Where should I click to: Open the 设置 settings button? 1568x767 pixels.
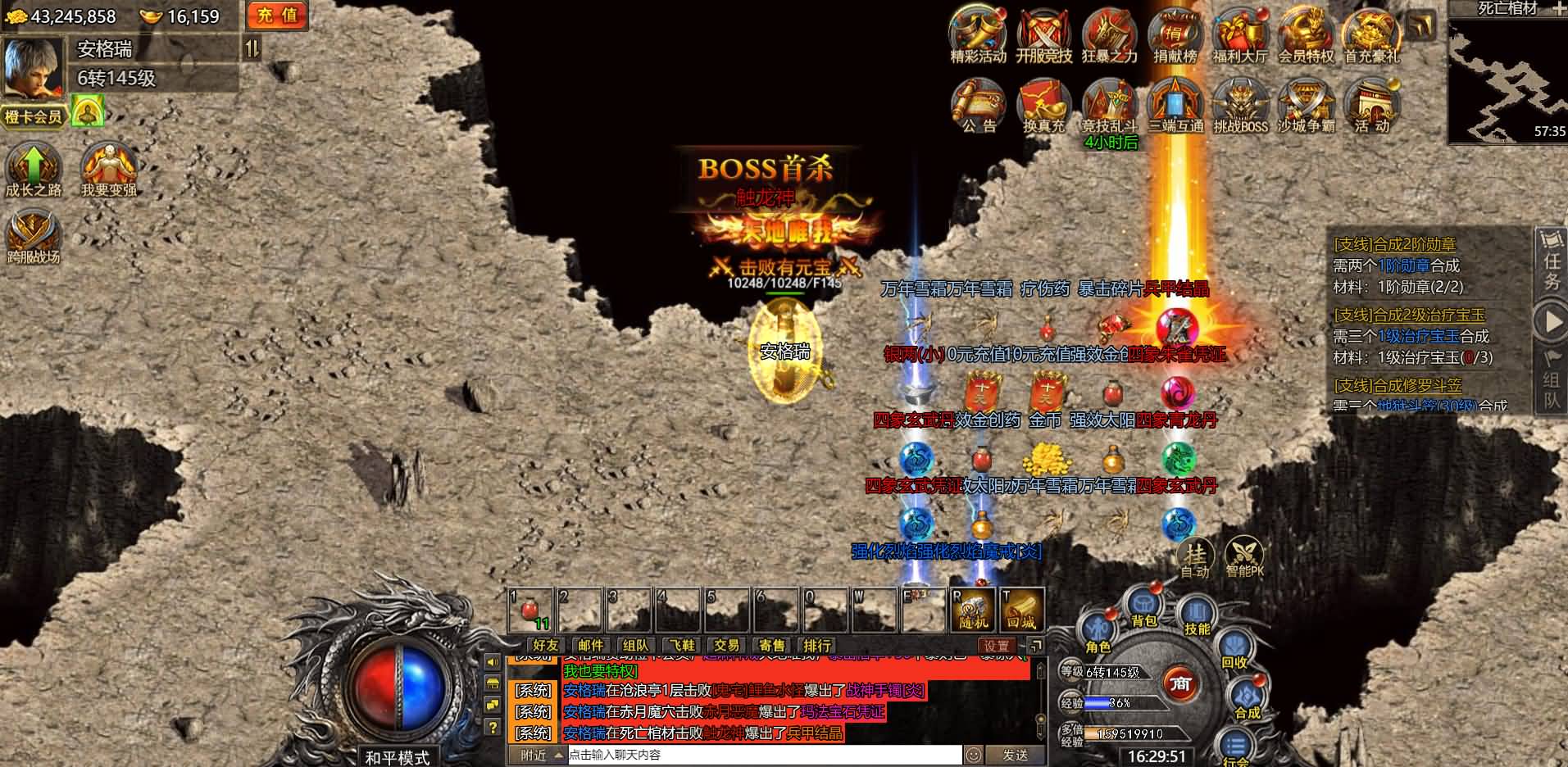click(x=997, y=646)
